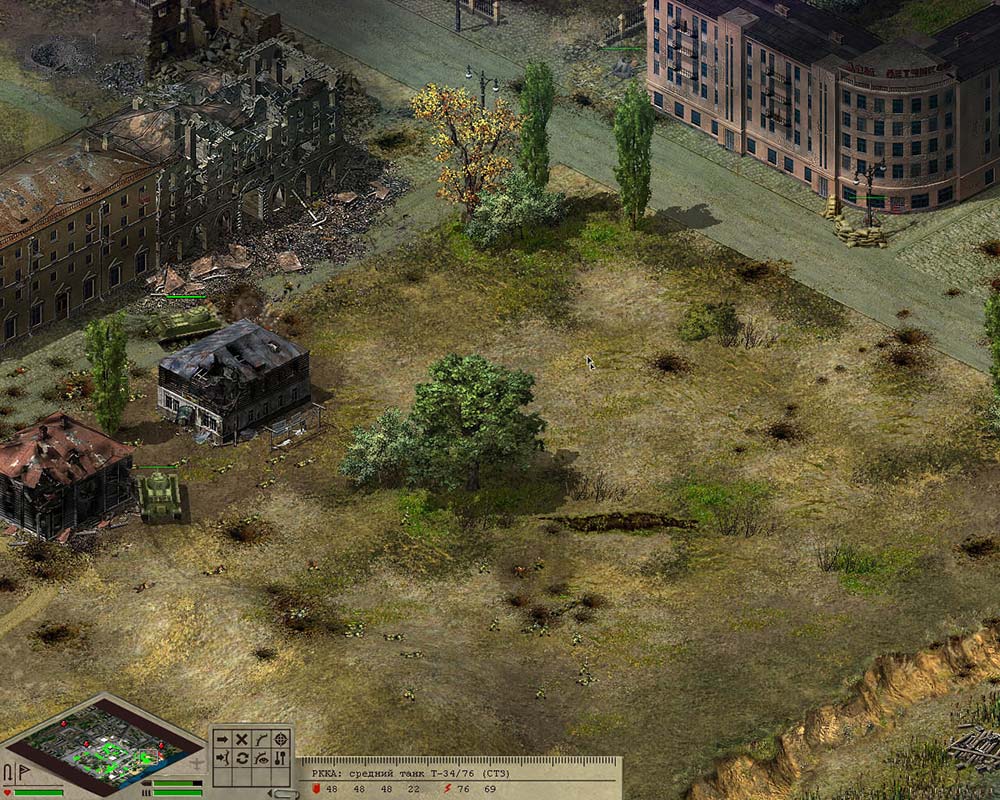Click the U-turn arrow icon beside minimap
This screenshot has width=1000, height=800.
(x=9, y=773)
